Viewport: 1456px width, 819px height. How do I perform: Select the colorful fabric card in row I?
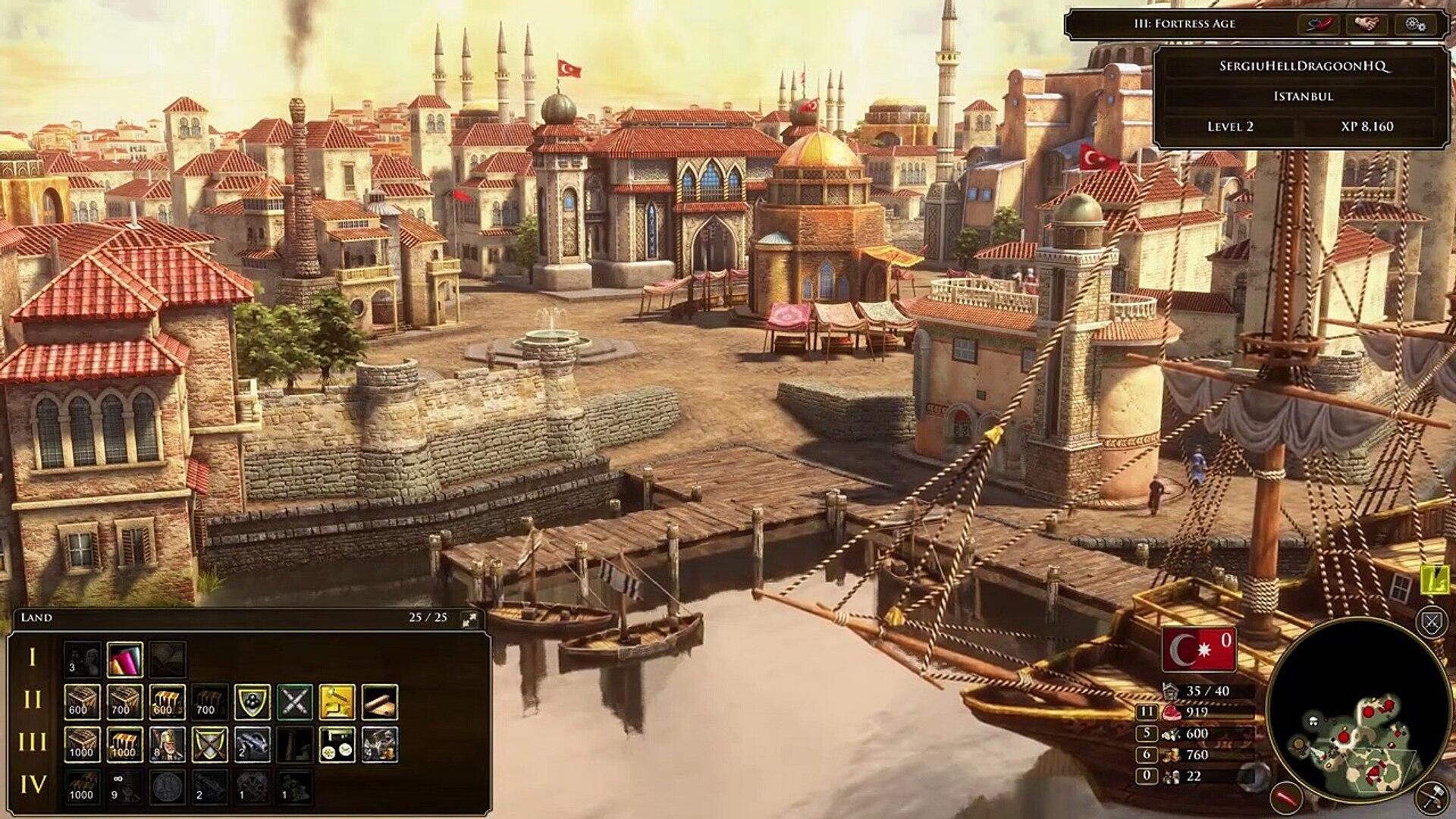pyautogui.click(x=125, y=659)
